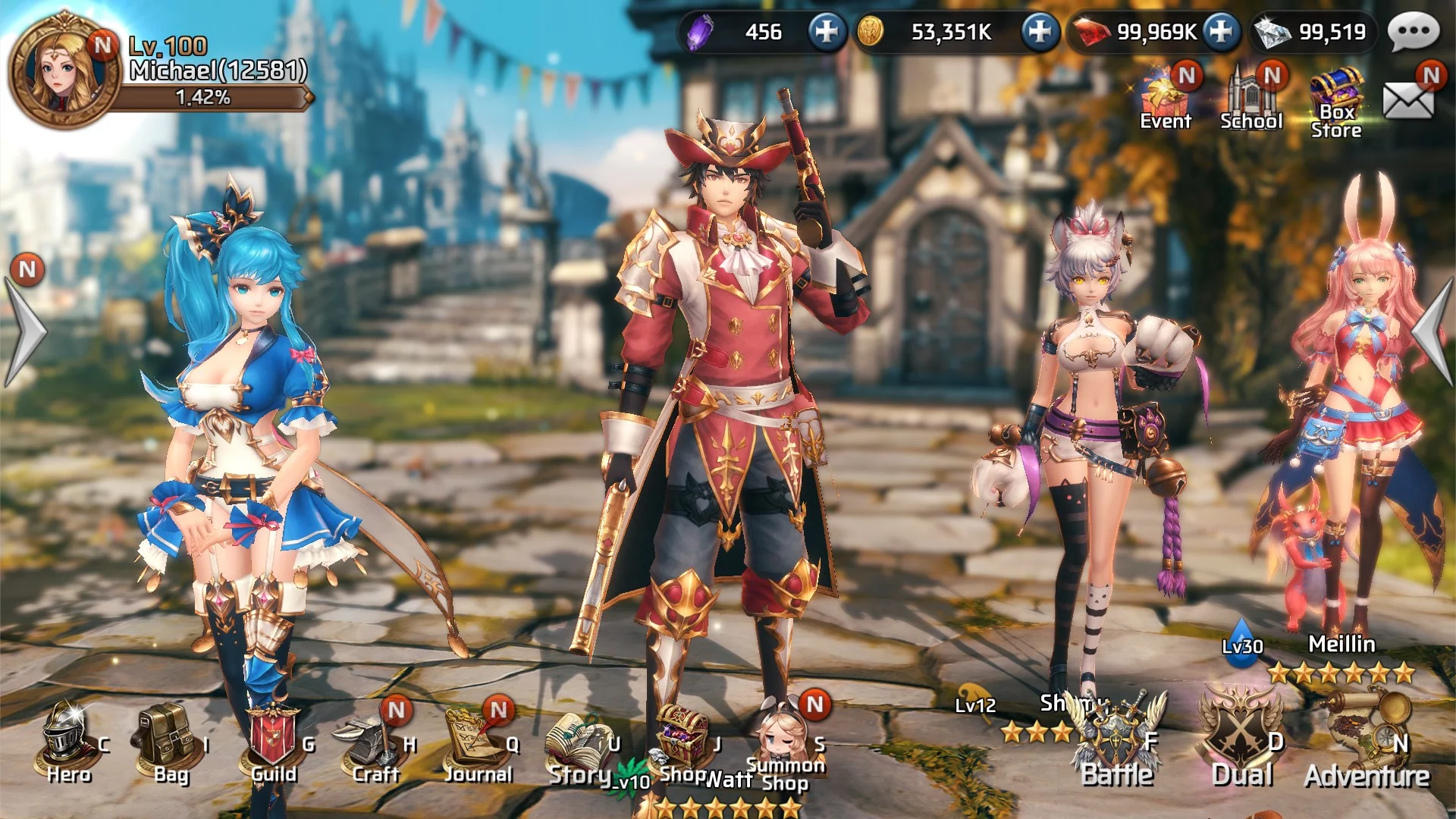Add more gold coins with plus button
1456x819 pixels.
[1039, 32]
